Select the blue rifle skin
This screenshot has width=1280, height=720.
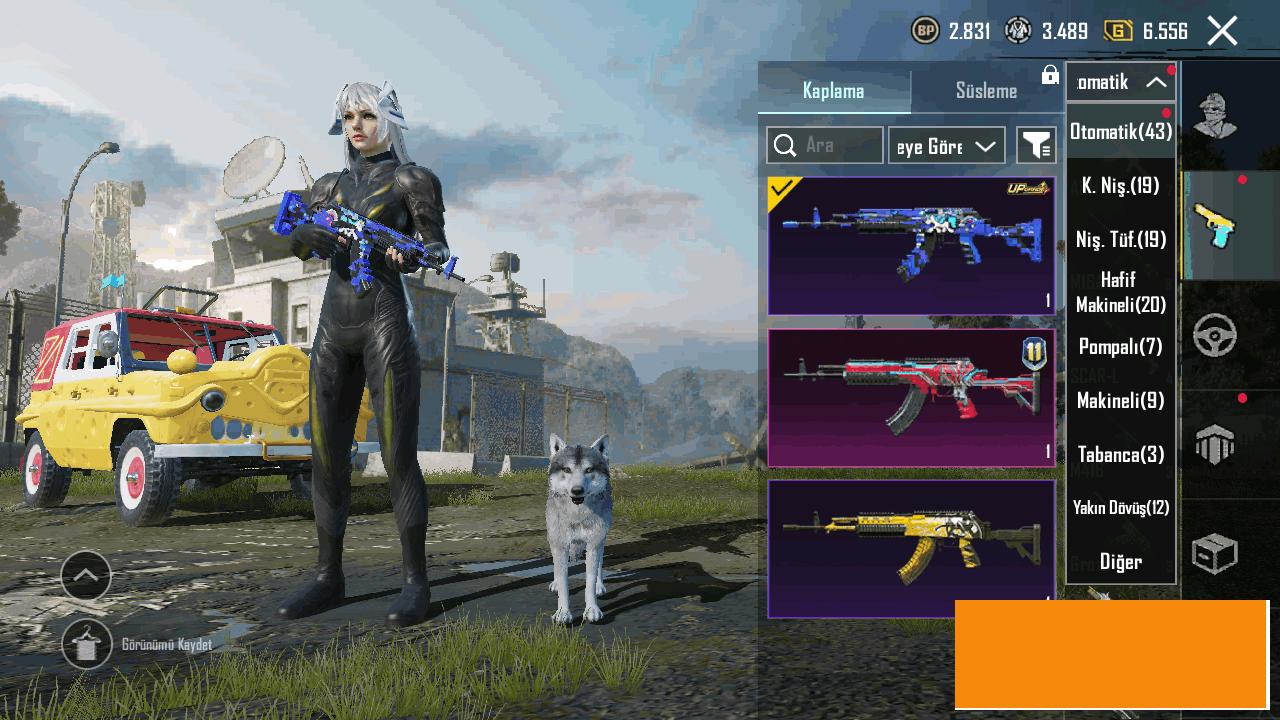[911, 246]
